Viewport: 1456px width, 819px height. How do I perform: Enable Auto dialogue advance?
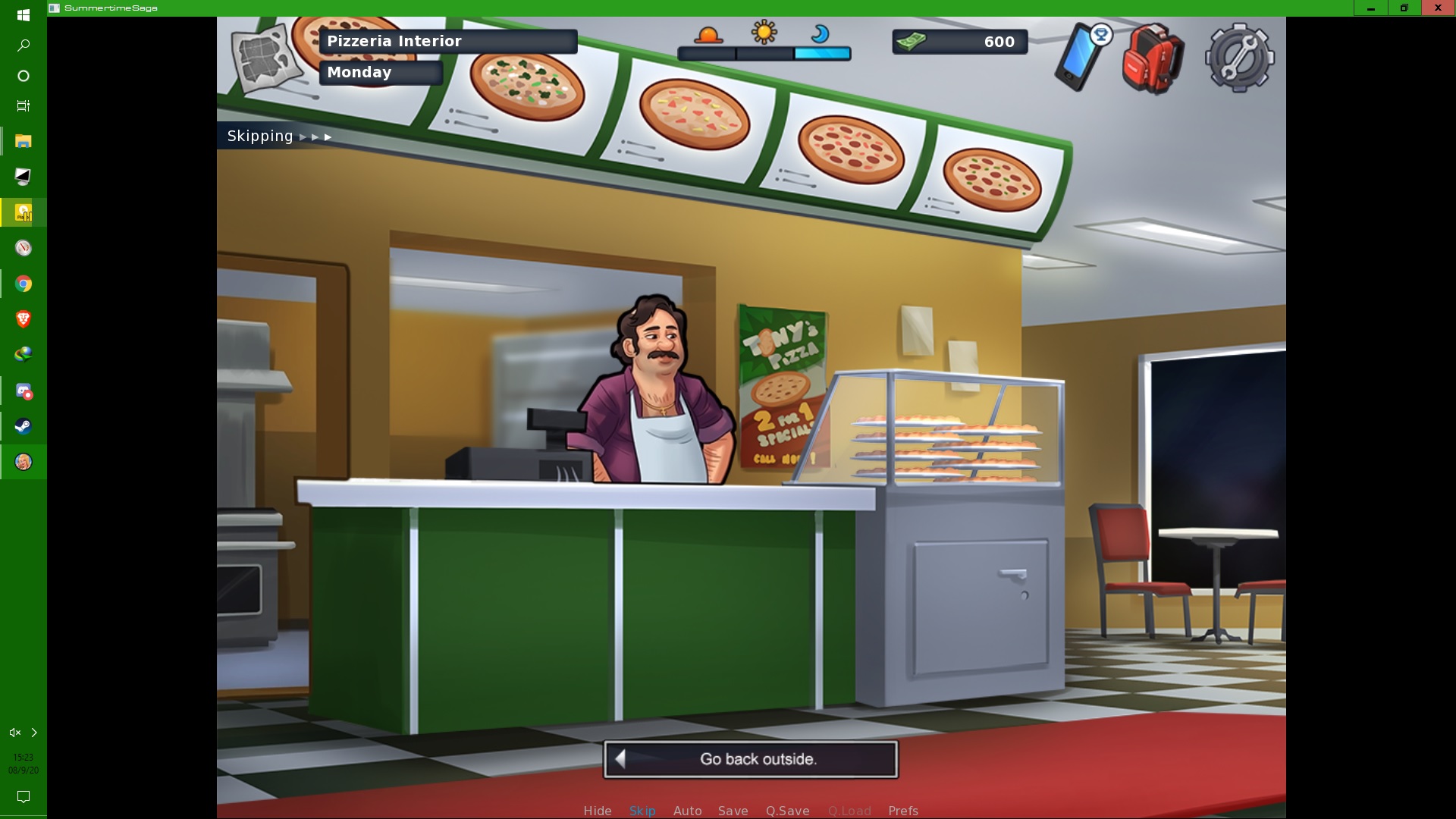(x=687, y=811)
